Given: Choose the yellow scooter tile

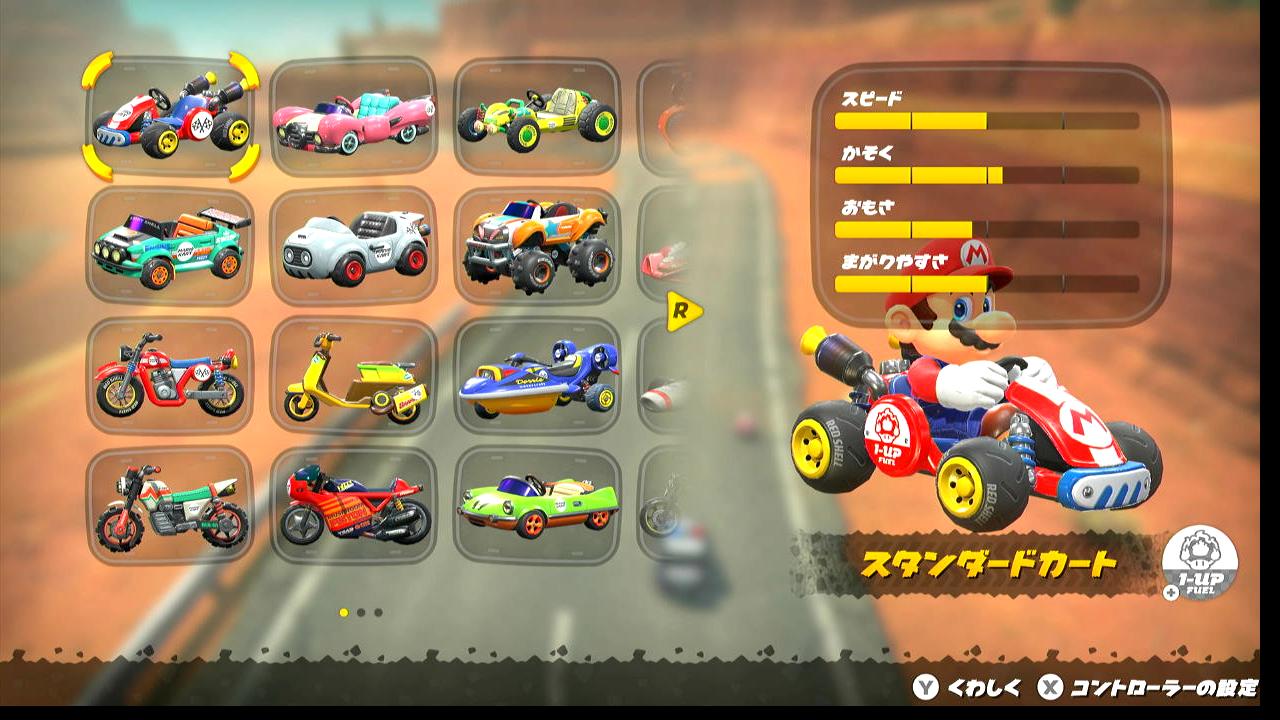Looking at the screenshot, I should (353, 376).
